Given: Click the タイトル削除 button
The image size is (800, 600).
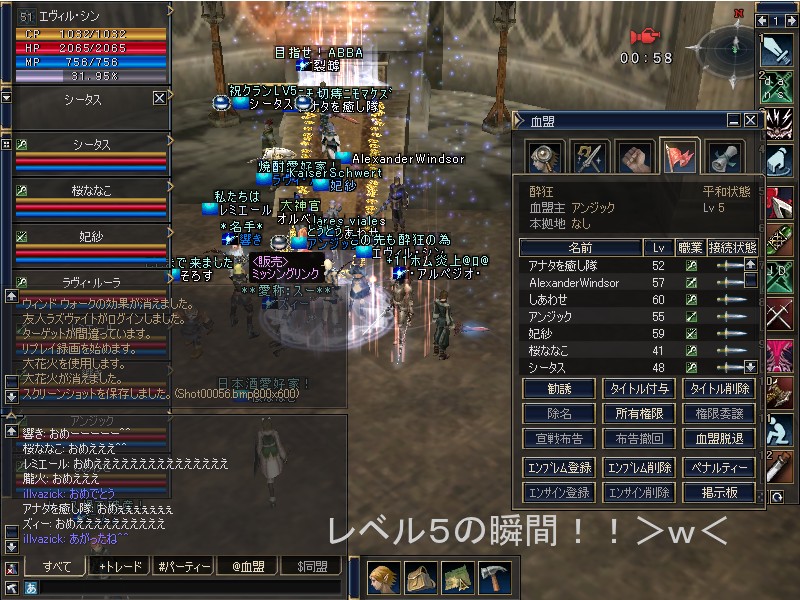Looking at the screenshot, I should 718,388.
